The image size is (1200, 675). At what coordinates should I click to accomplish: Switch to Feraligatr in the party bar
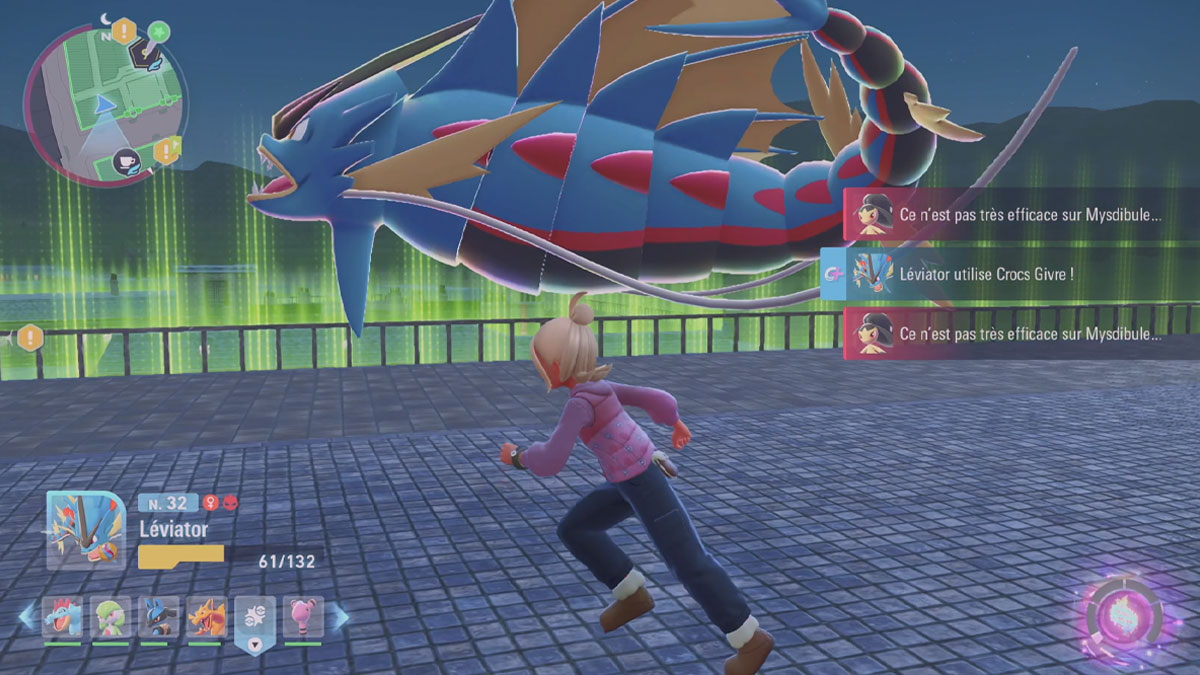click(62, 618)
